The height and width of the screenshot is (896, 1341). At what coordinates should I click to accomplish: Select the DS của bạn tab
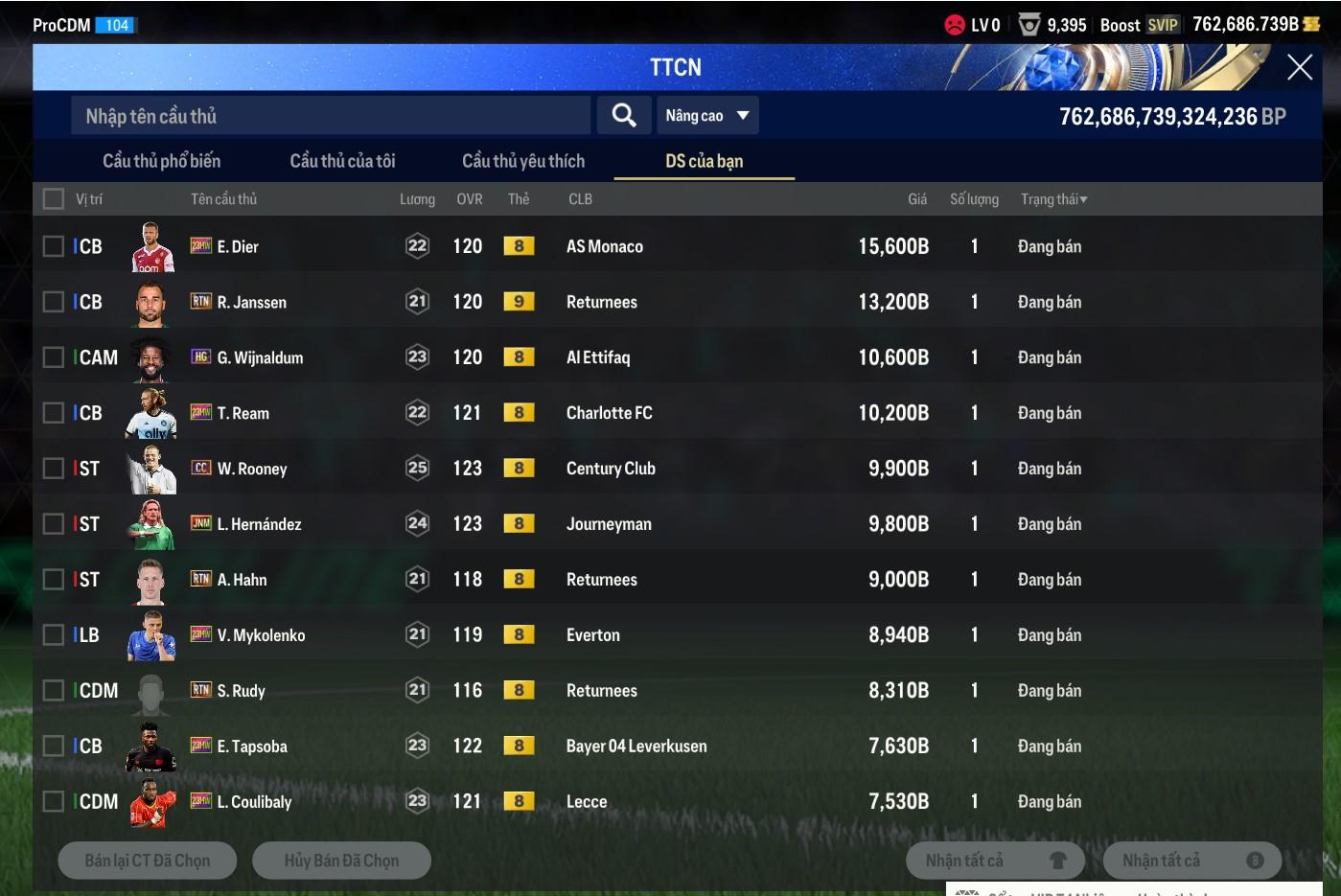click(x=704, y=161)
